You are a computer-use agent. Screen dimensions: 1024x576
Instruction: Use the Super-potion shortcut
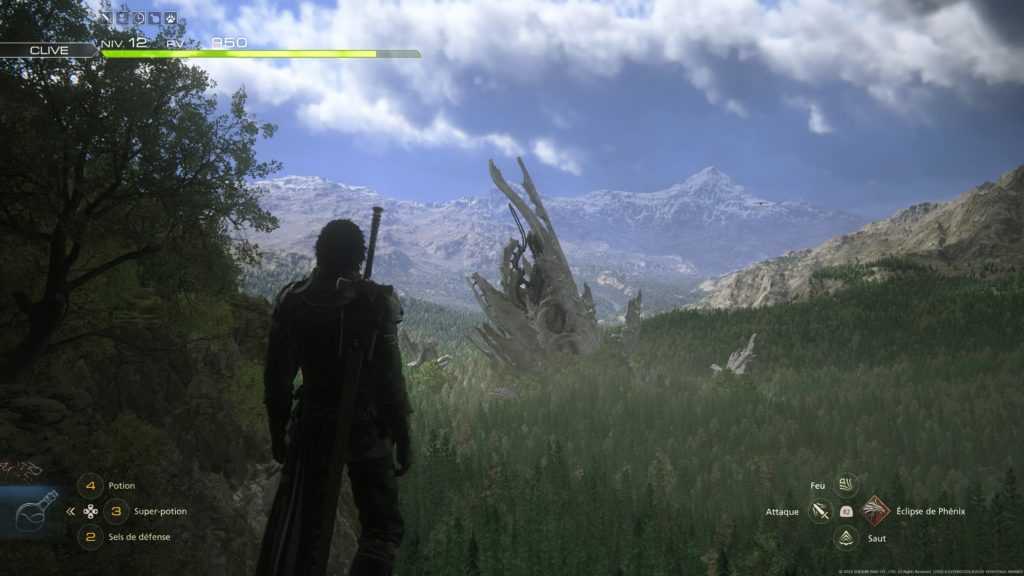(116, 511)
